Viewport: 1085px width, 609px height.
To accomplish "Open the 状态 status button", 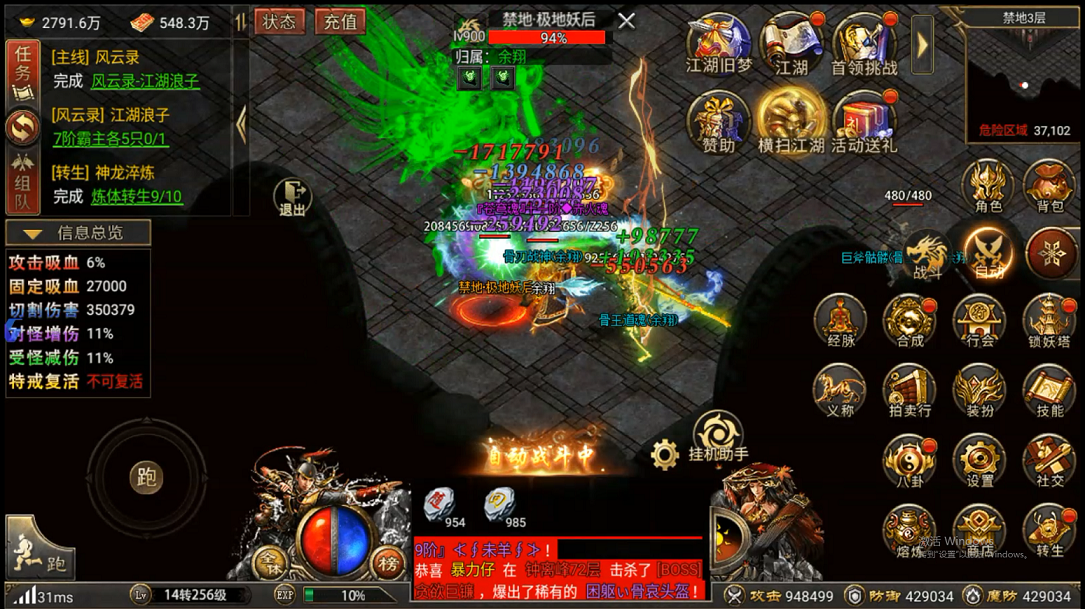I will (280, 21).
